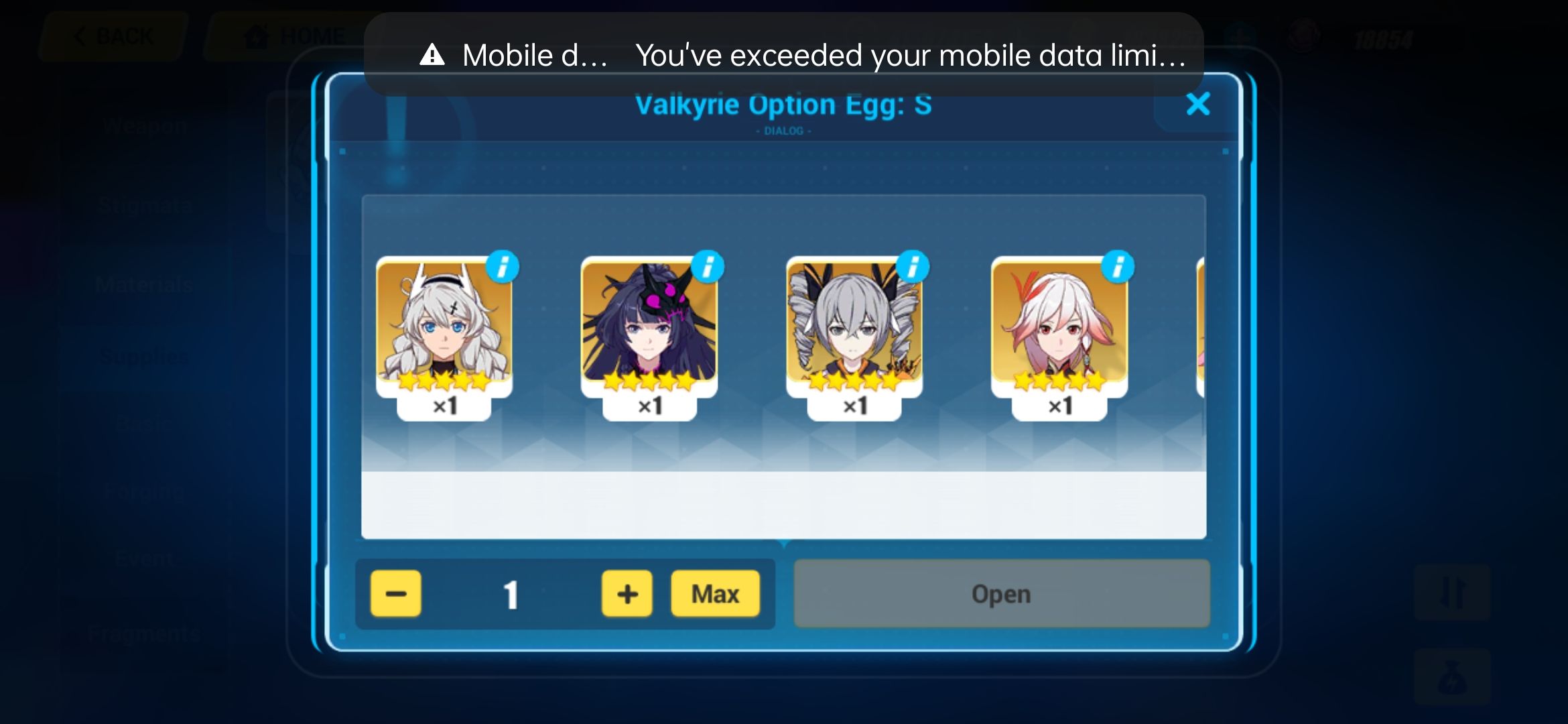
Task: Select the Materials tab
Action: click(144, 285)
